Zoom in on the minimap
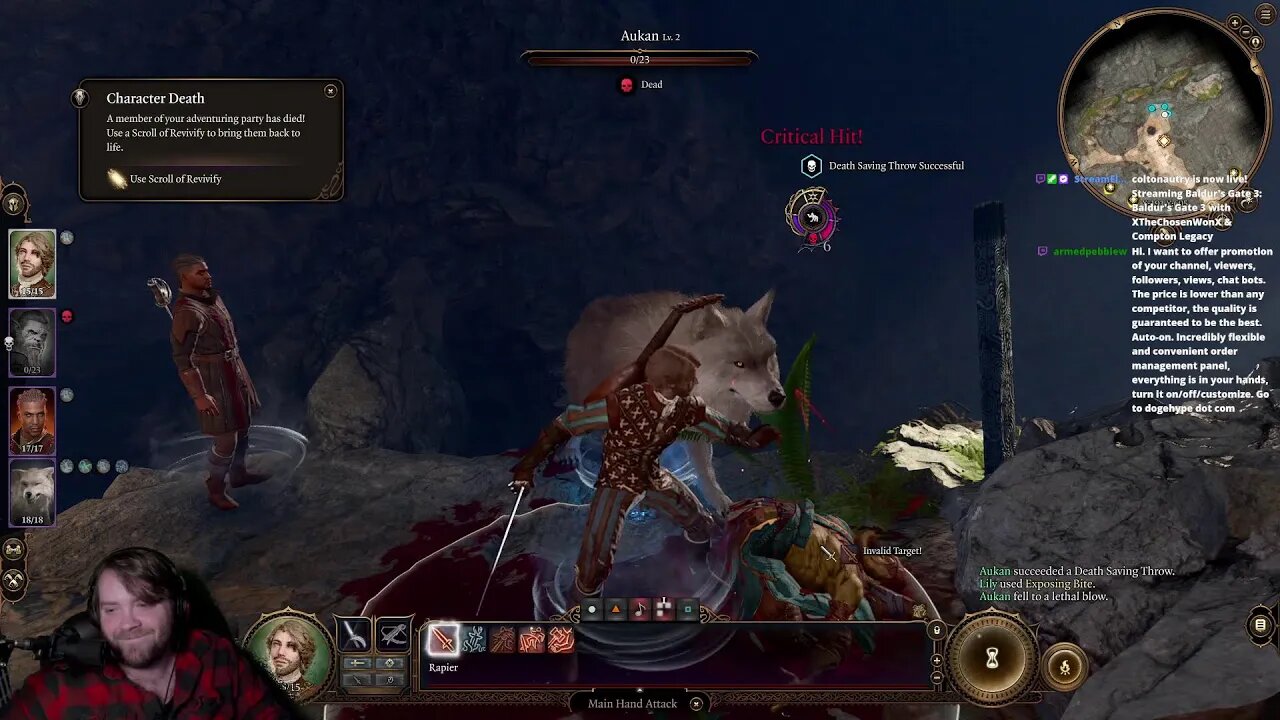This screenshot has width=1280, height=720. pyautogui.click(x=1236, y=22)
